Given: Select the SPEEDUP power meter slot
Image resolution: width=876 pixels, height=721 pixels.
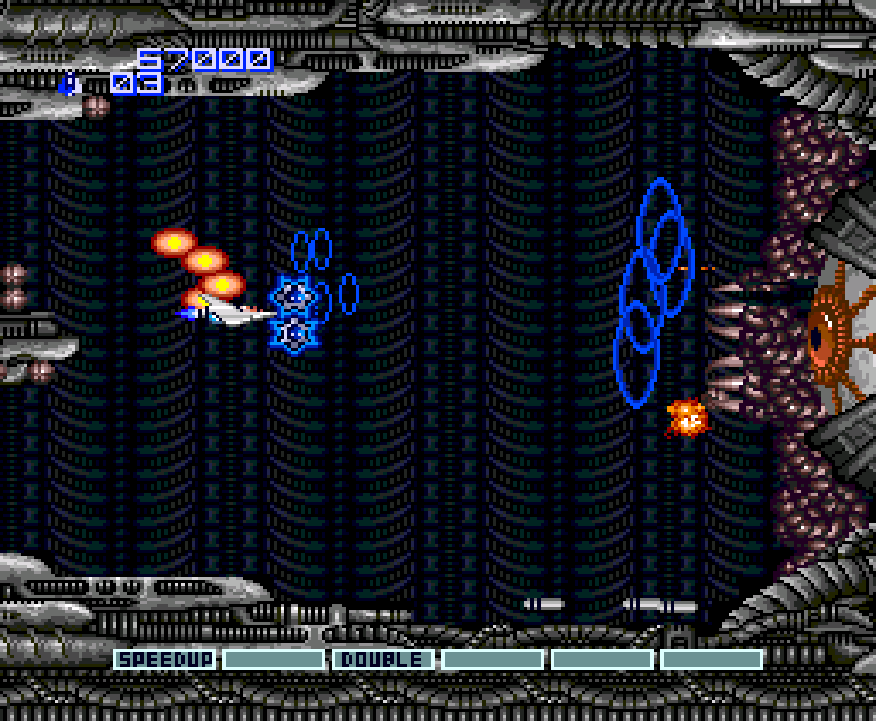Looking at the screenshot, I should point(164,660).
